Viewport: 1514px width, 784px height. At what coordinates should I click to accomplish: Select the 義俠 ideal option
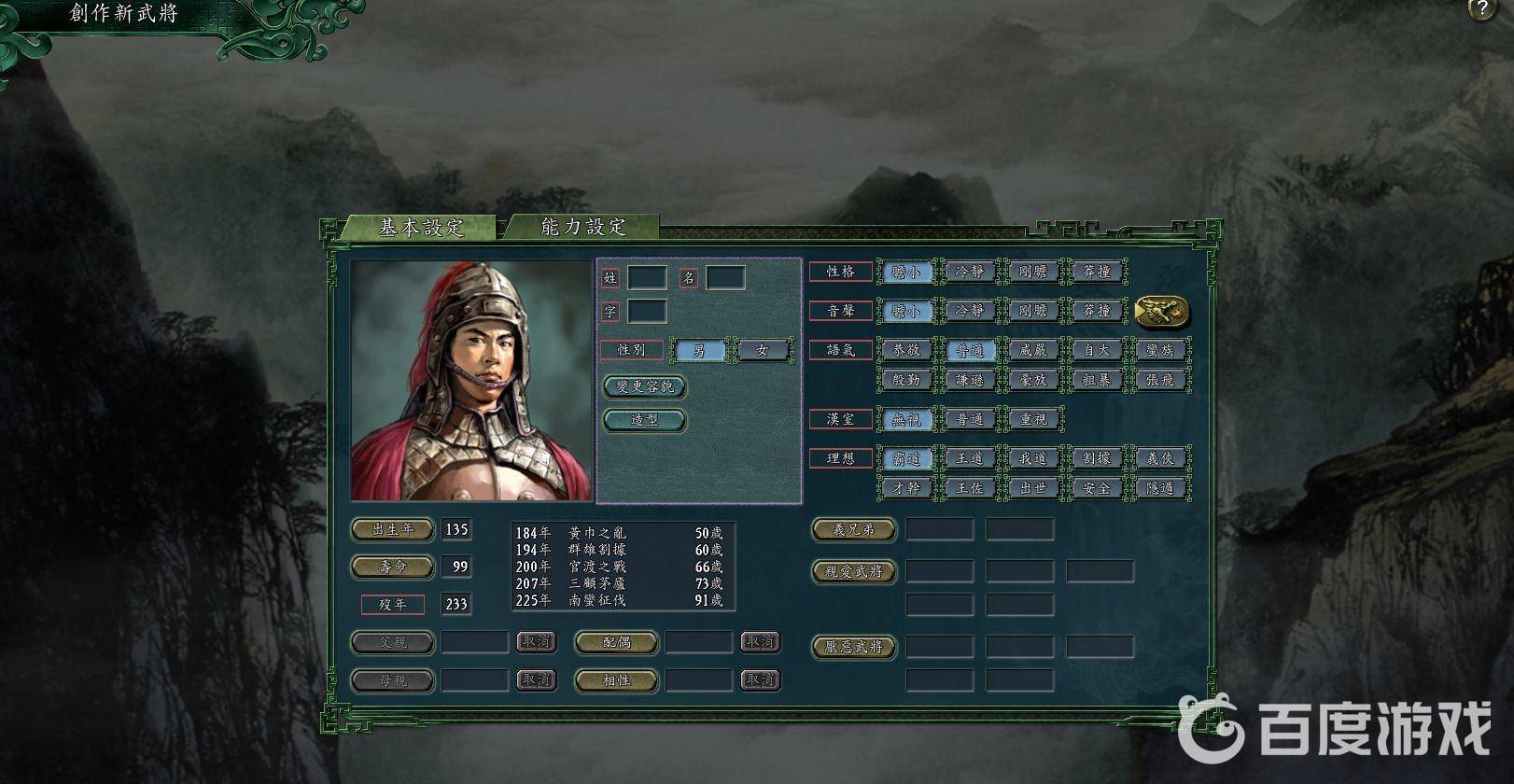tap(1159, 458)
